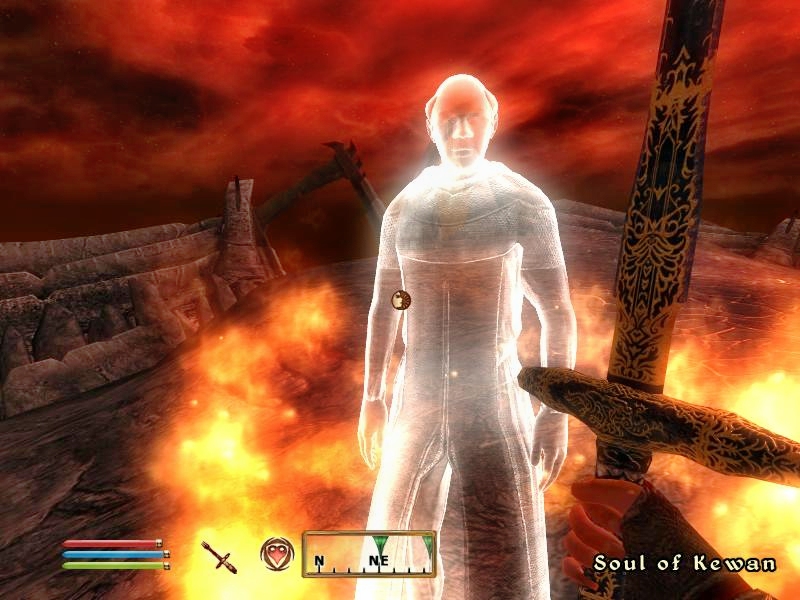The height and width of the screenshot is (600, 800).
Task: Click the compass bar showing N and NE
Action: (369, 554)
